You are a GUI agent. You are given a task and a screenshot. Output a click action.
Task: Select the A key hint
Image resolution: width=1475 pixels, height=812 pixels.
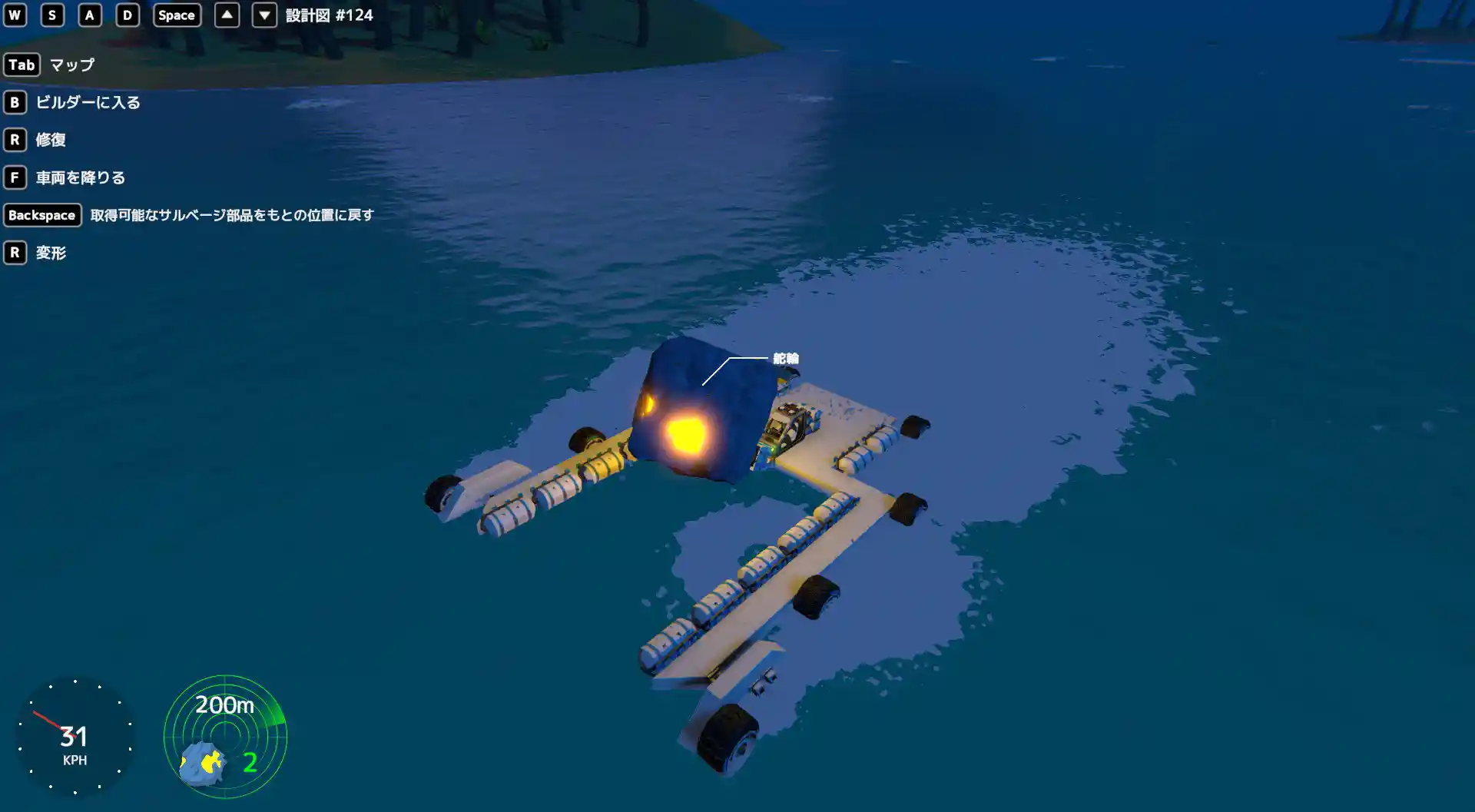pyautogui.click(x=89, y=15)
